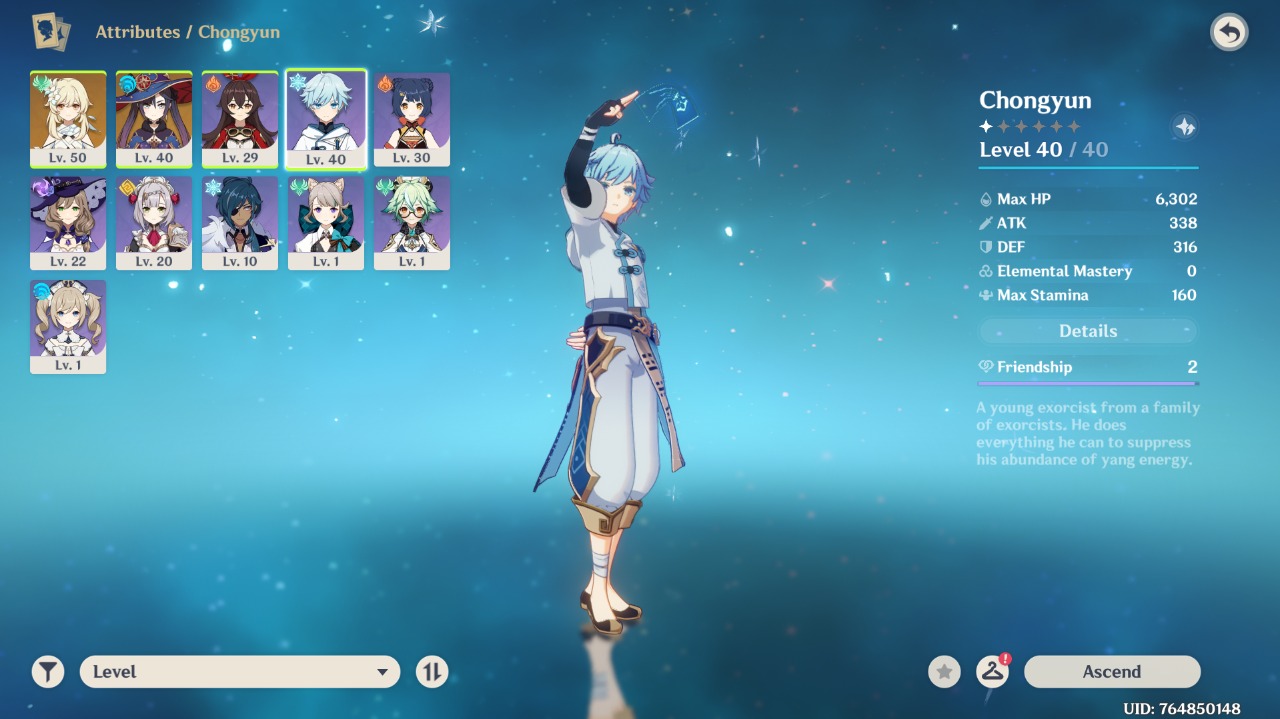The height and width of the screenshot is (719, 1280).
Task: Toggle the sort order arrows button
Action: (432, 672)
